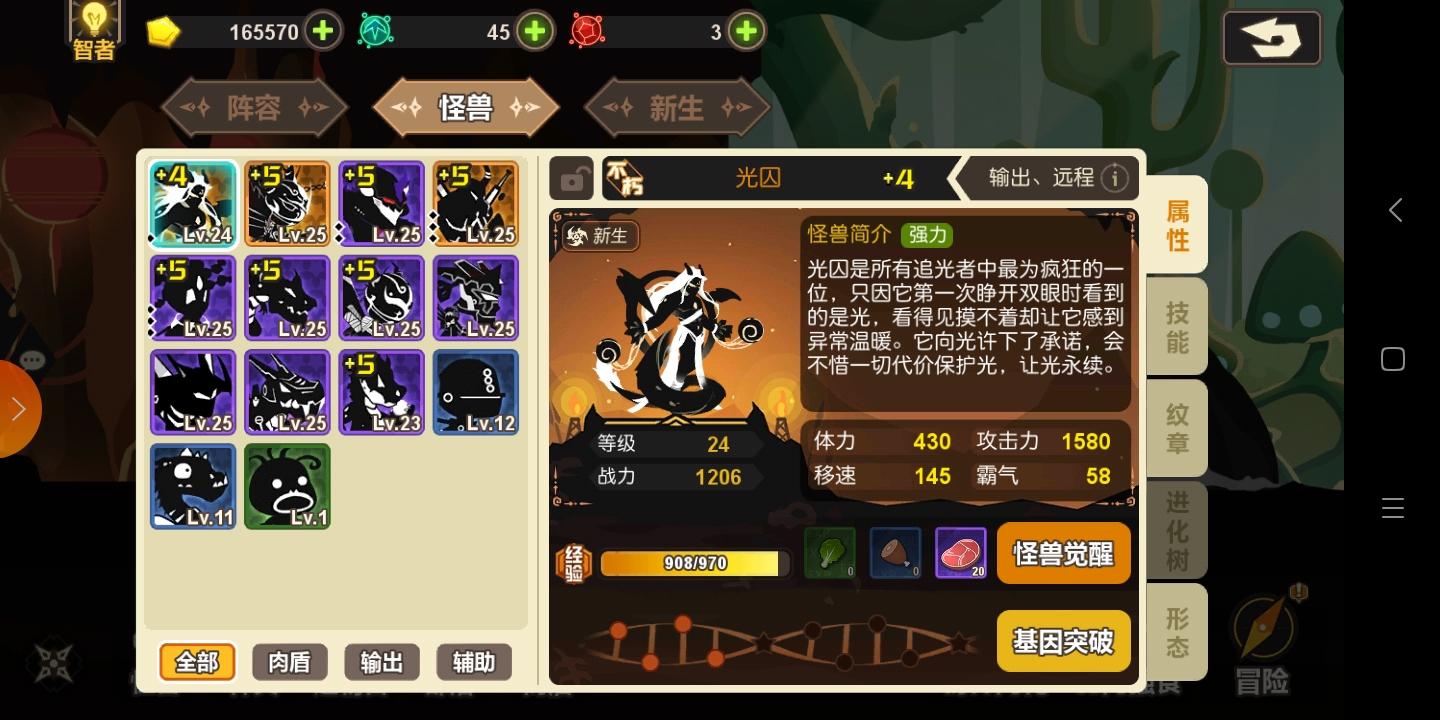The width and height of the screenshot is (1440, 720).
Task: Click the camera icon beside the monster name
Action: tap(571, 178)
